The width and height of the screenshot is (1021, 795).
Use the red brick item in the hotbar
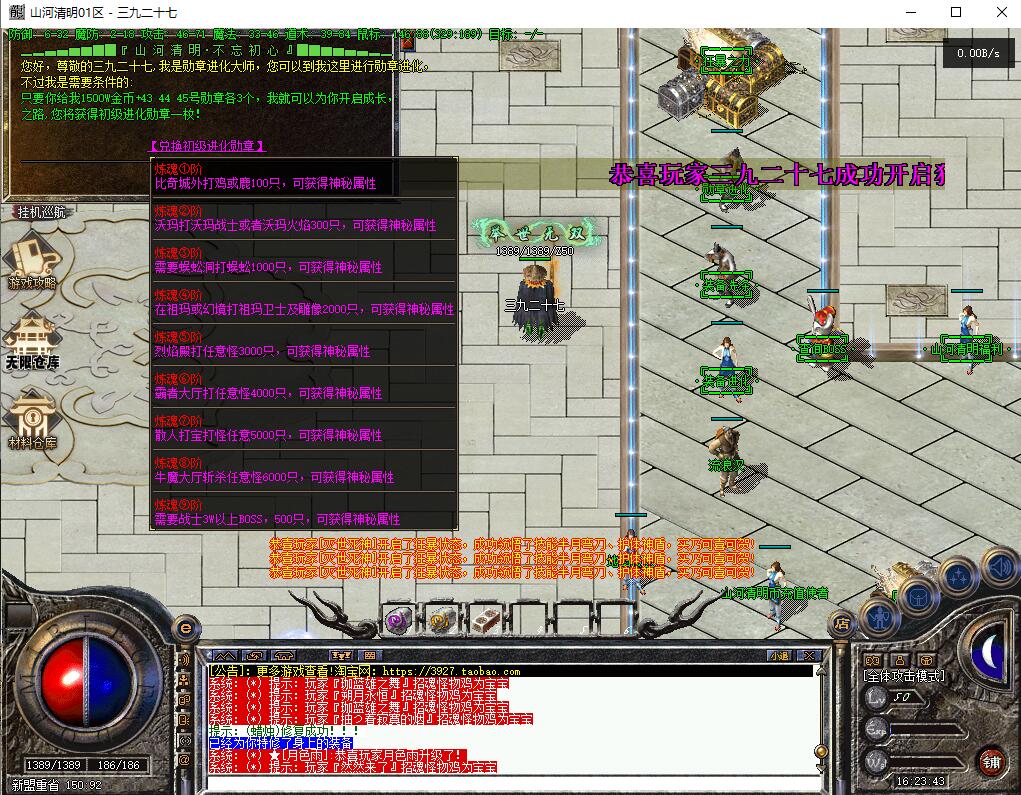pos(485,621)
